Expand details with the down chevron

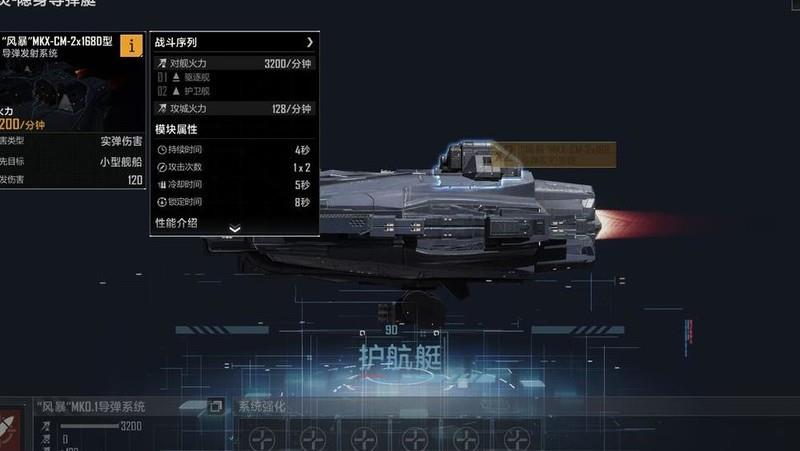[235, 229]
